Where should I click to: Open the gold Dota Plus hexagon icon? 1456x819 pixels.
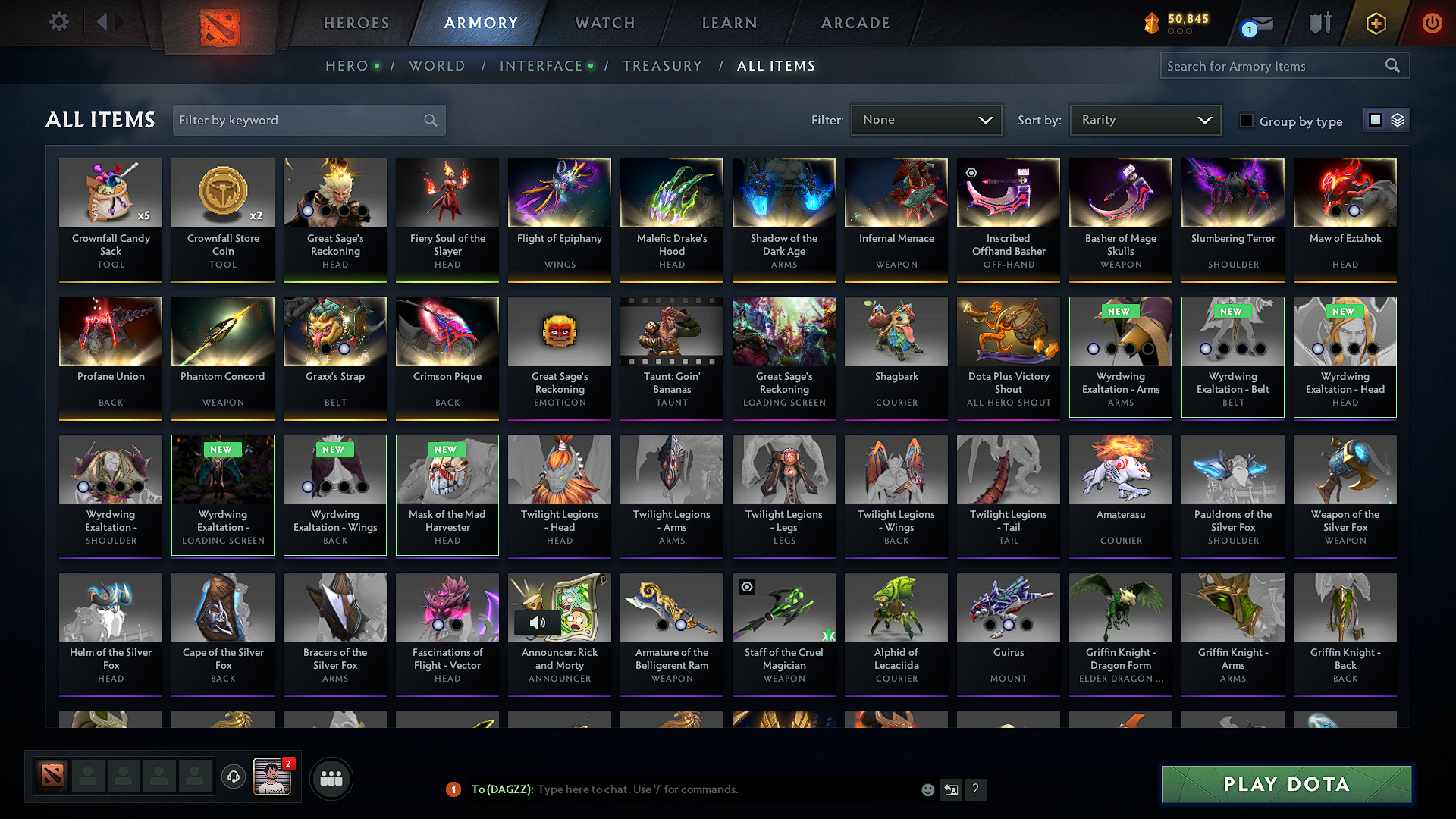[x=1375, y=24]
